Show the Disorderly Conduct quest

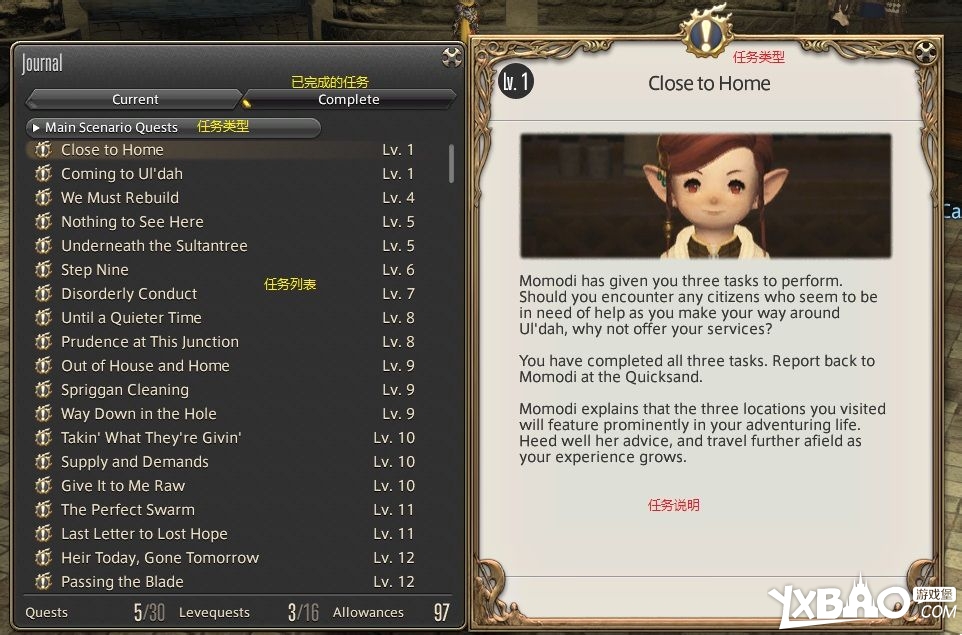[x=129, y=294]
